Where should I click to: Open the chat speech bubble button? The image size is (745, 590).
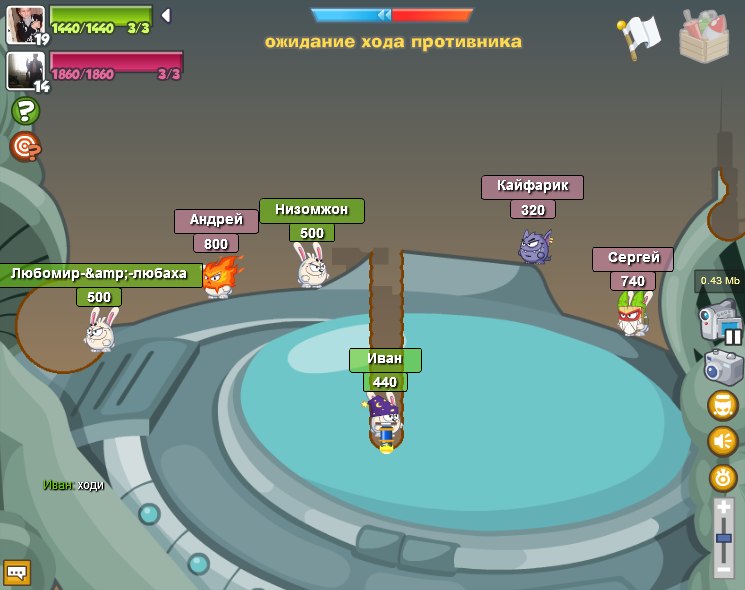(x=17, y=572)
